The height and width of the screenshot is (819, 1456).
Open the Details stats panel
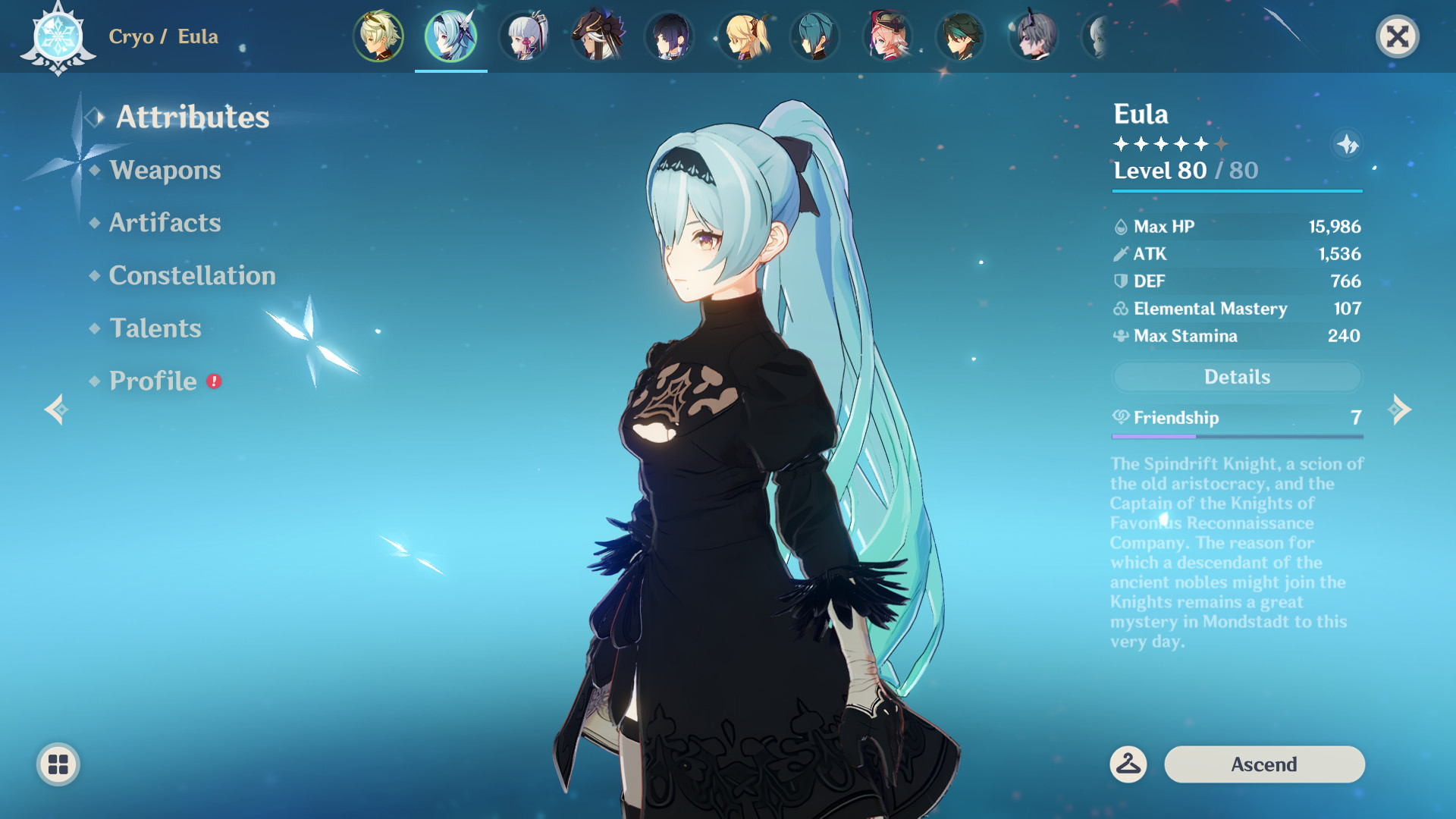[1237, 376]
